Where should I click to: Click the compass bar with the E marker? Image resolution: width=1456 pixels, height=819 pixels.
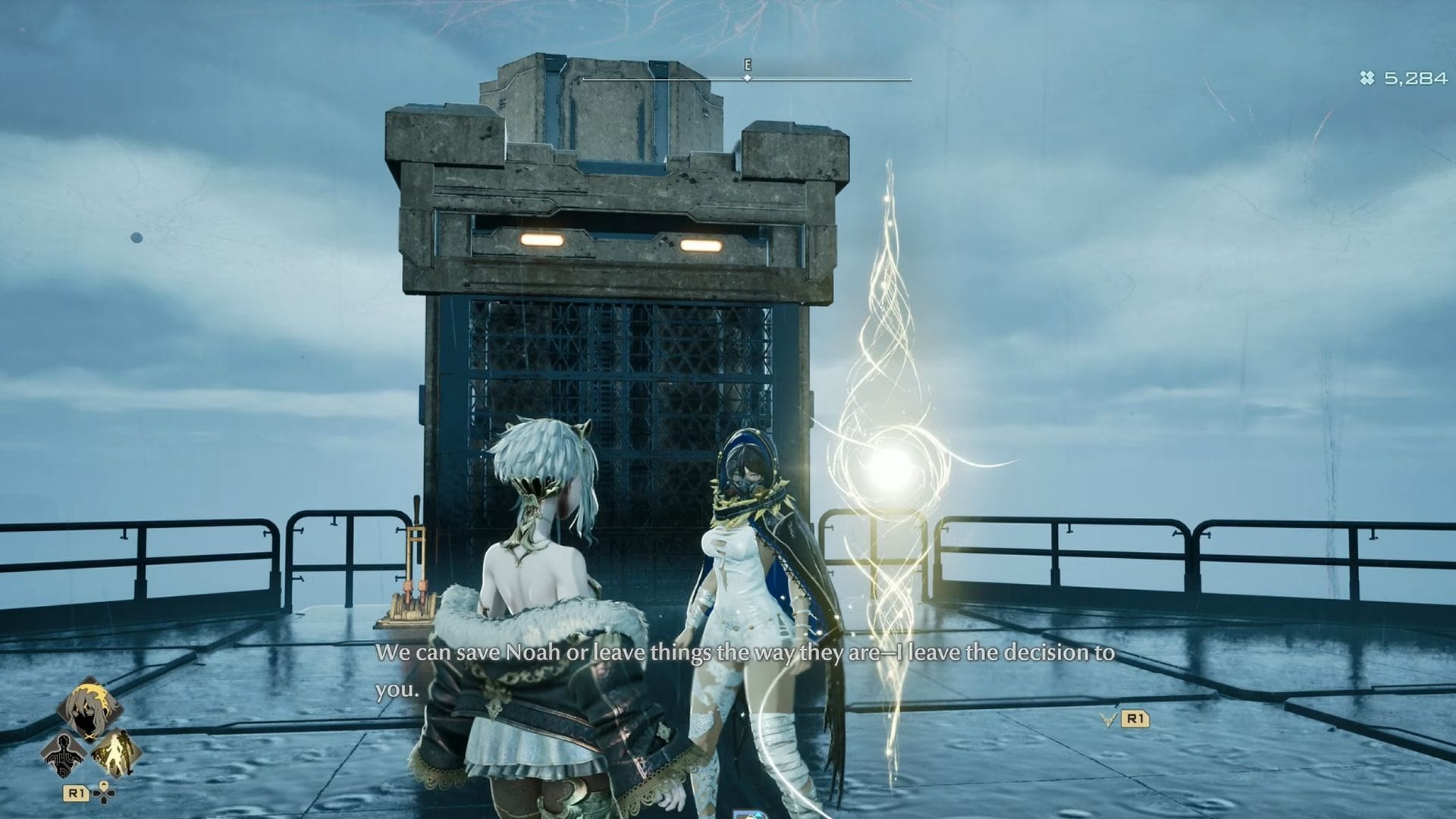(747, 78)
